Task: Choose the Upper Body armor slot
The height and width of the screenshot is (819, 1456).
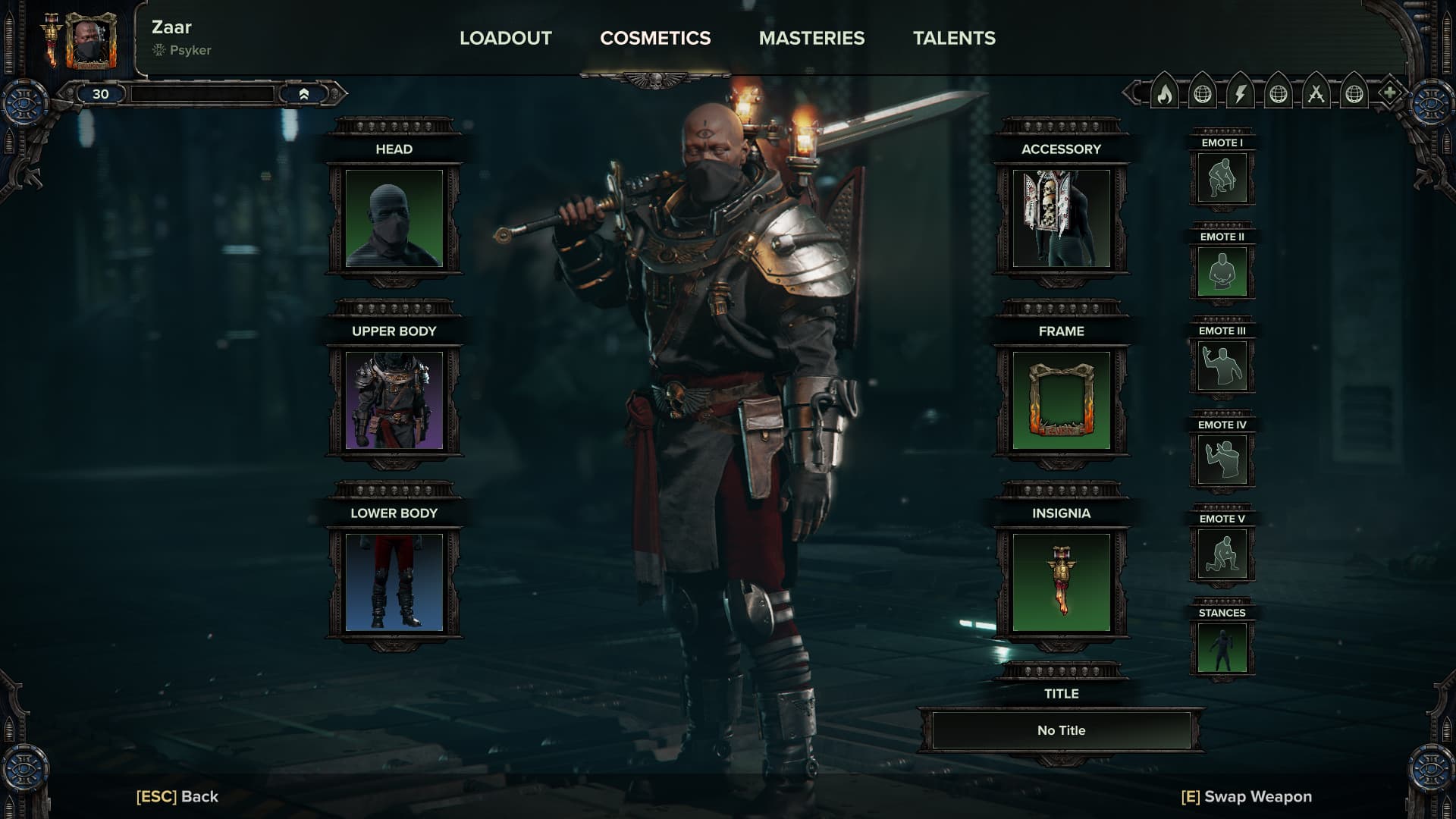Action: pyautogui.click(x=394, y=400)
